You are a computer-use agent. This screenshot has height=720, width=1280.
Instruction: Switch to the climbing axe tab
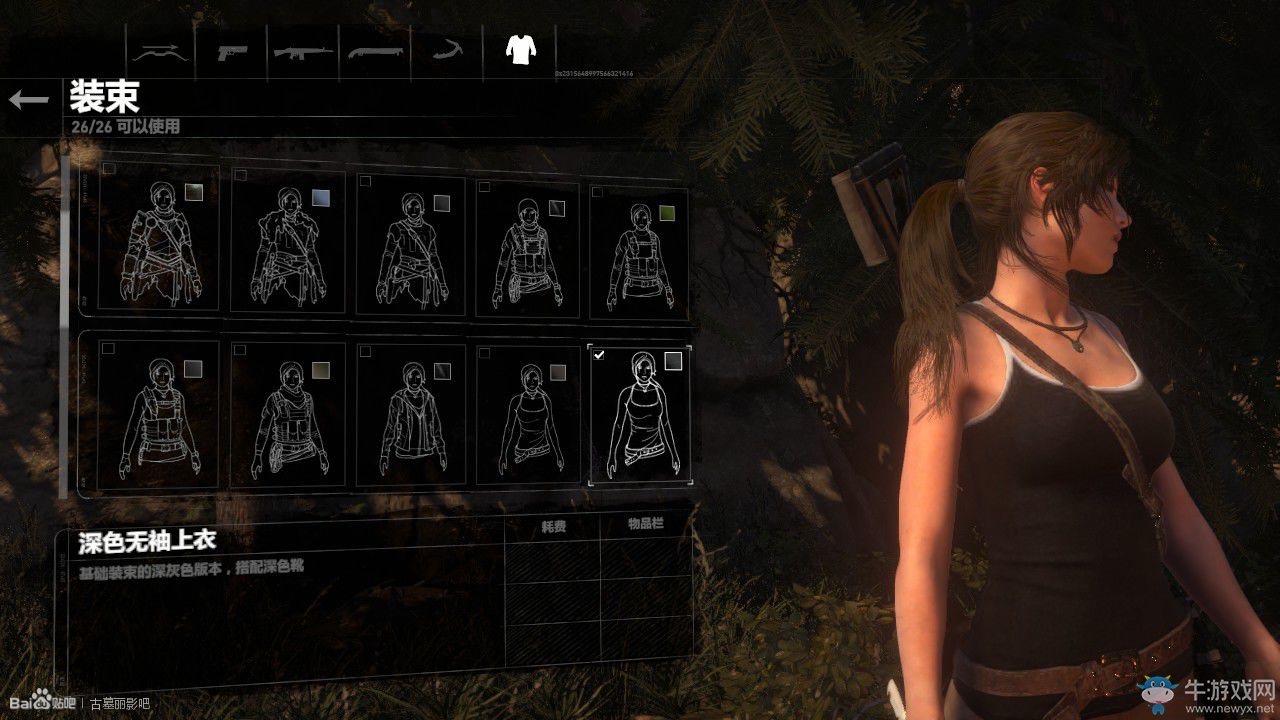point(447,50)
